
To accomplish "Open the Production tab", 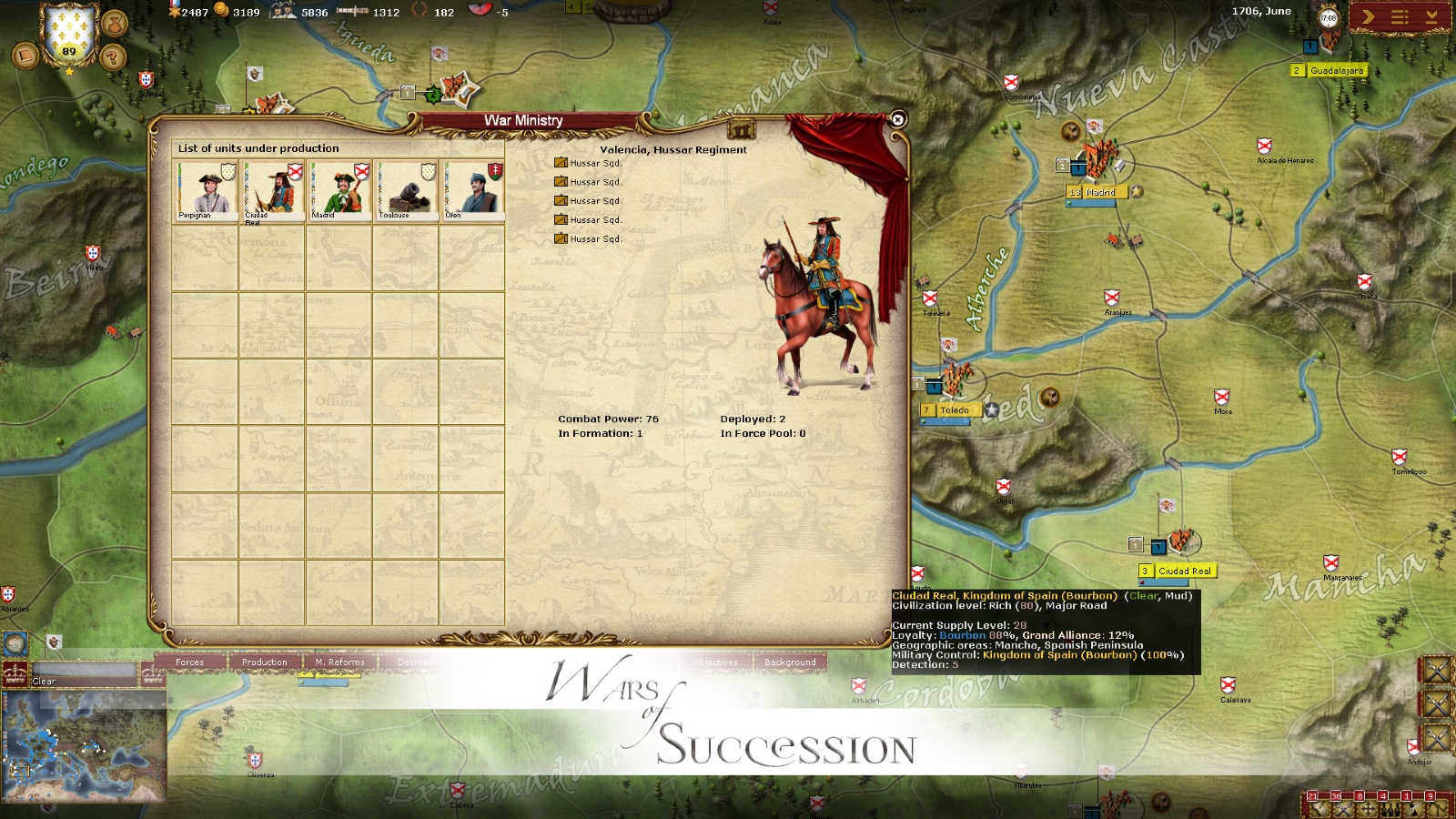I will 264,662.
